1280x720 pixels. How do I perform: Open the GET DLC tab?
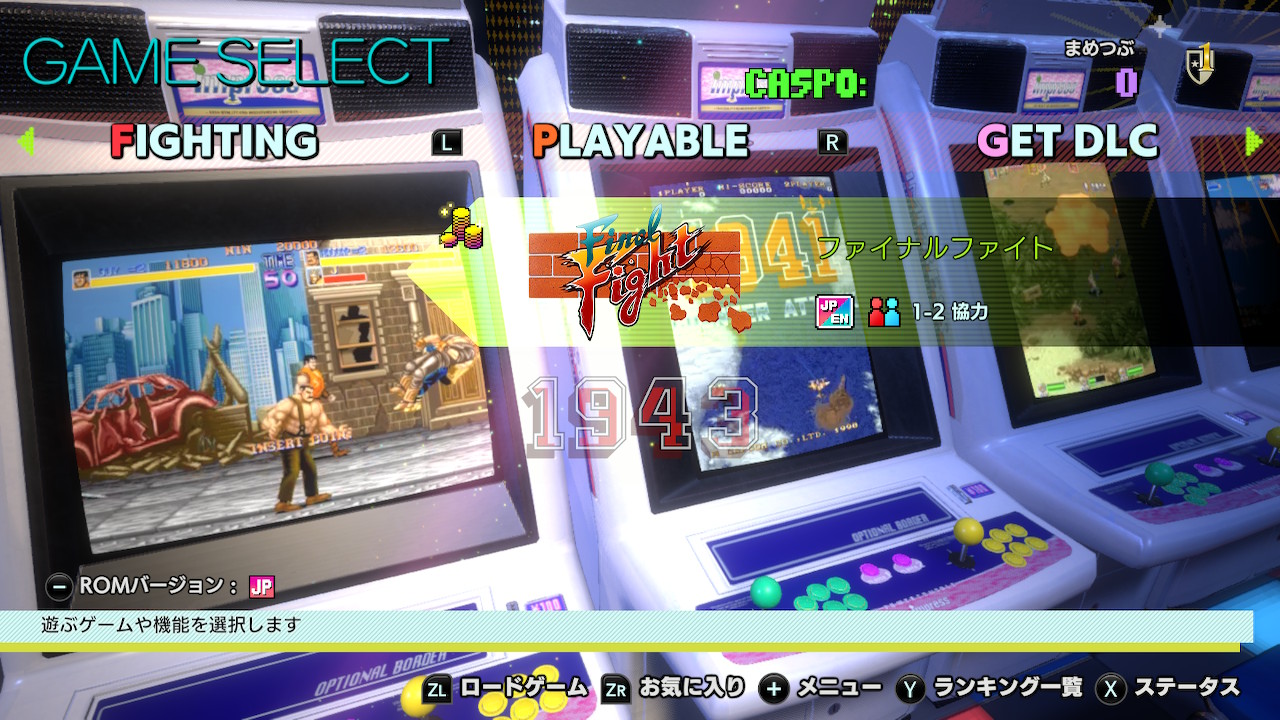pyautogui.click(x=1067, y=141)
